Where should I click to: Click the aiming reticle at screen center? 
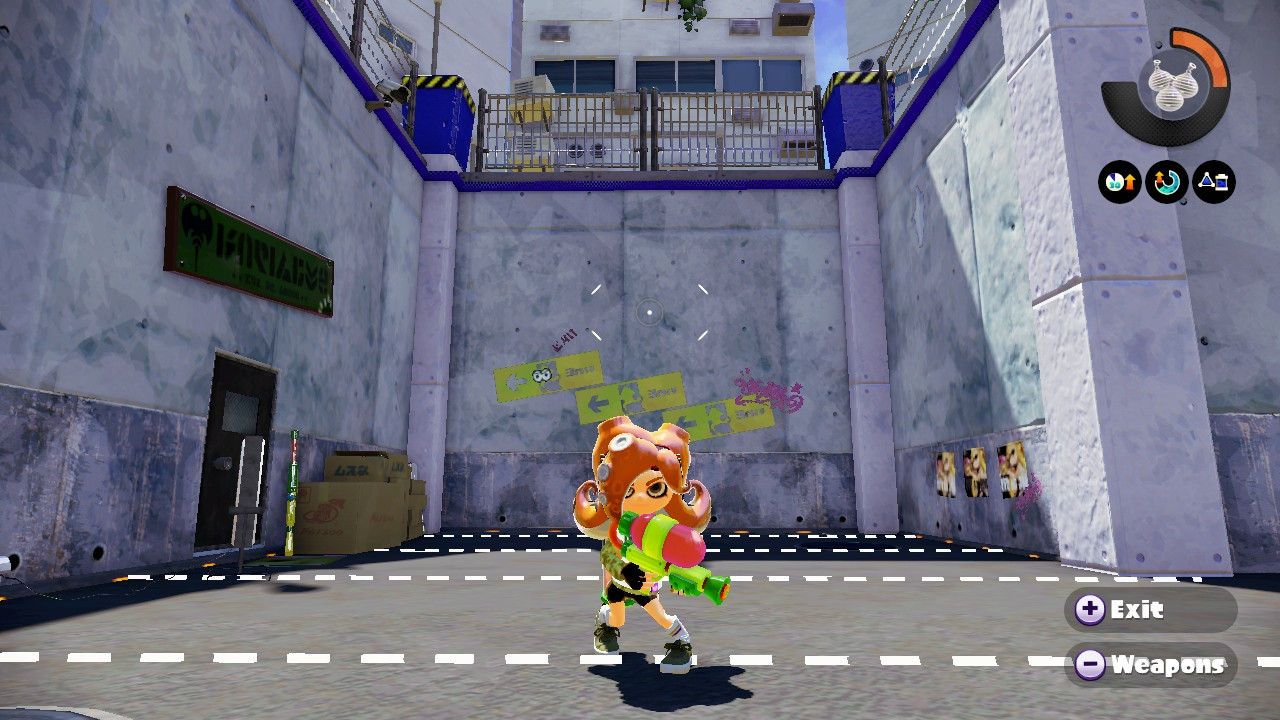point(648,313)
